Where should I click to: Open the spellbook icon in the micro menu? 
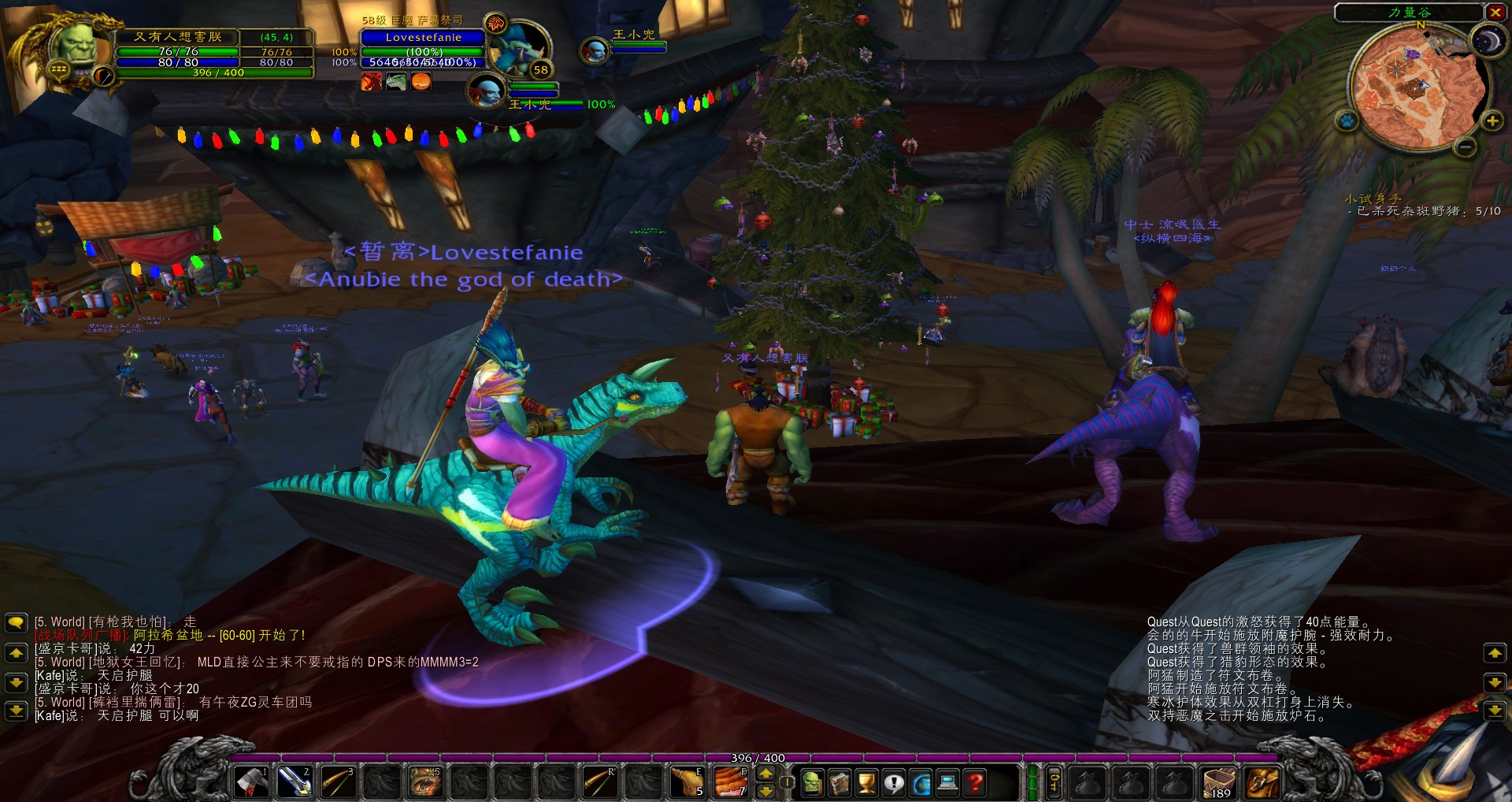click(x=839, y=784)
